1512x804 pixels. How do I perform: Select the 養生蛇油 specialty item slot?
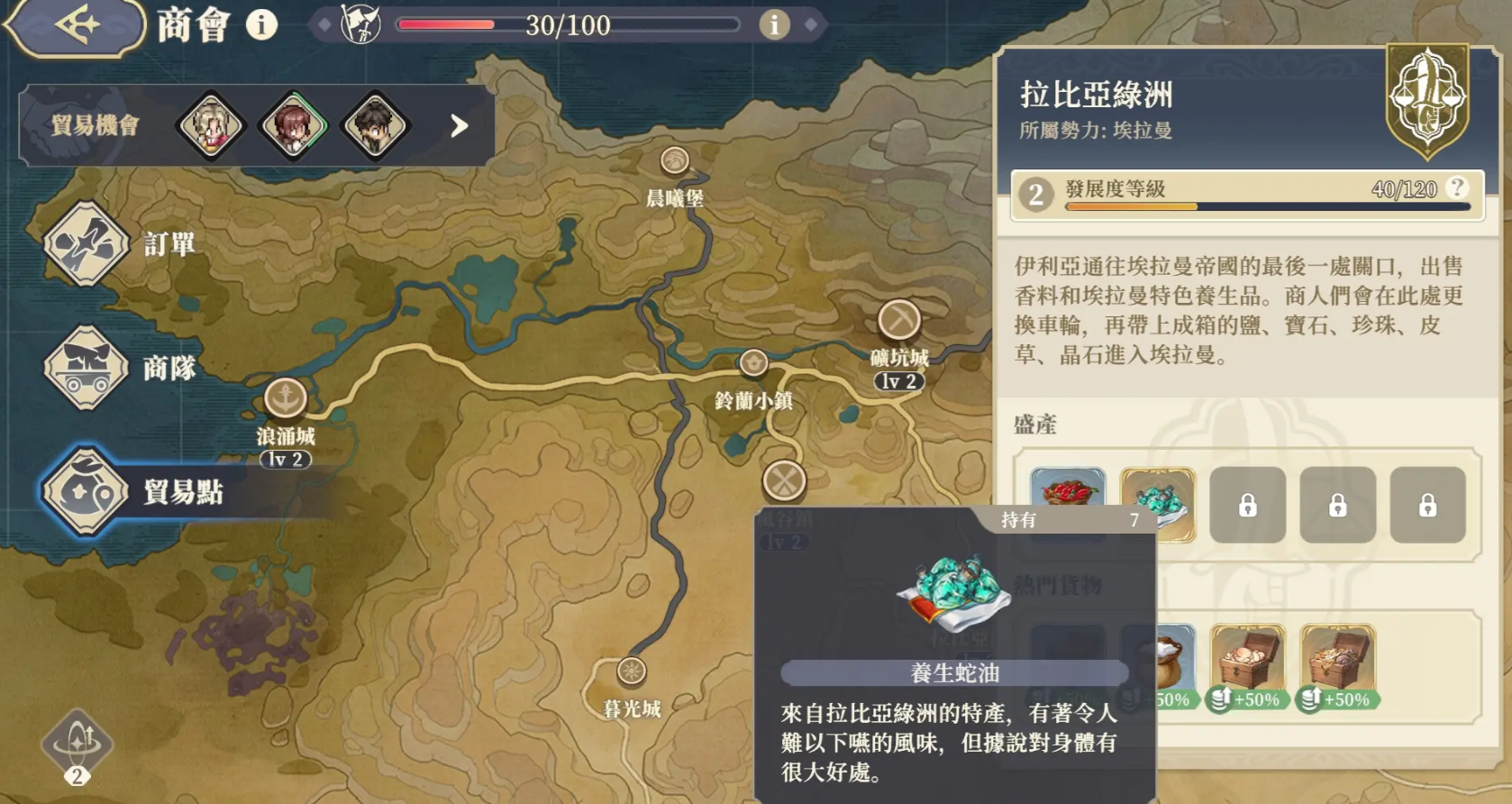[1158, 504]
